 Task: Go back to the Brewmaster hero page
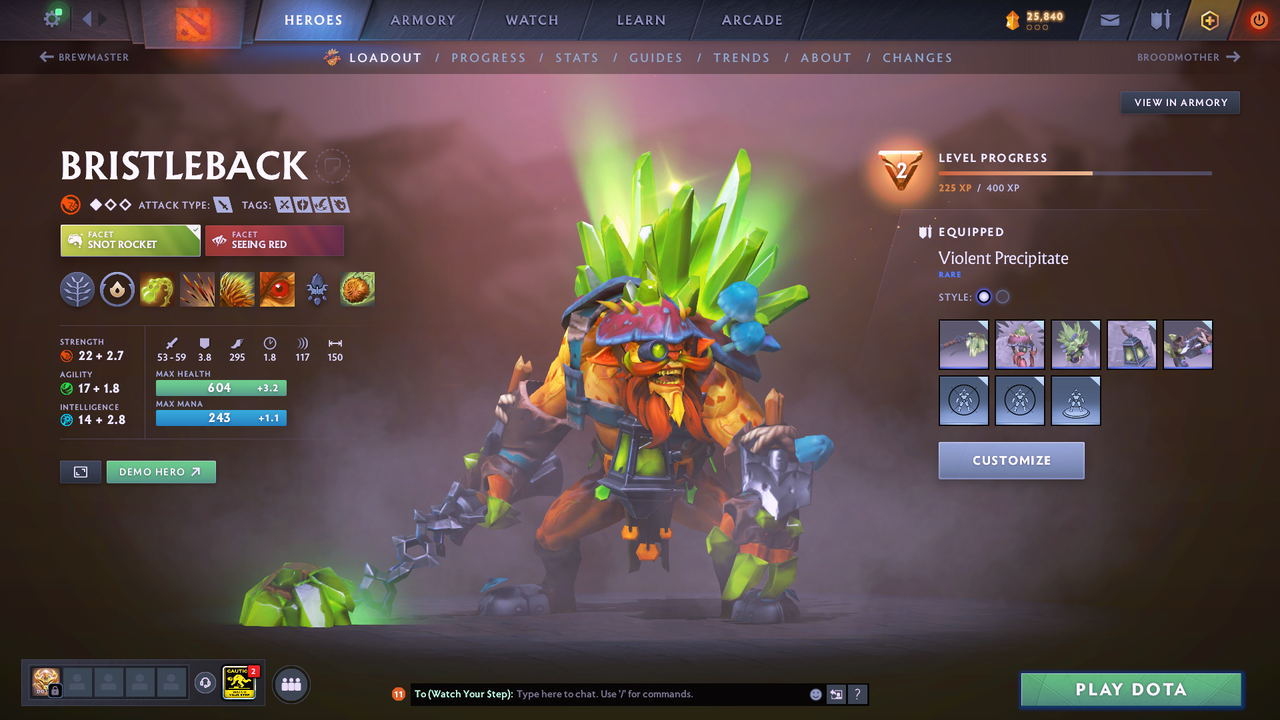(84, 57)
